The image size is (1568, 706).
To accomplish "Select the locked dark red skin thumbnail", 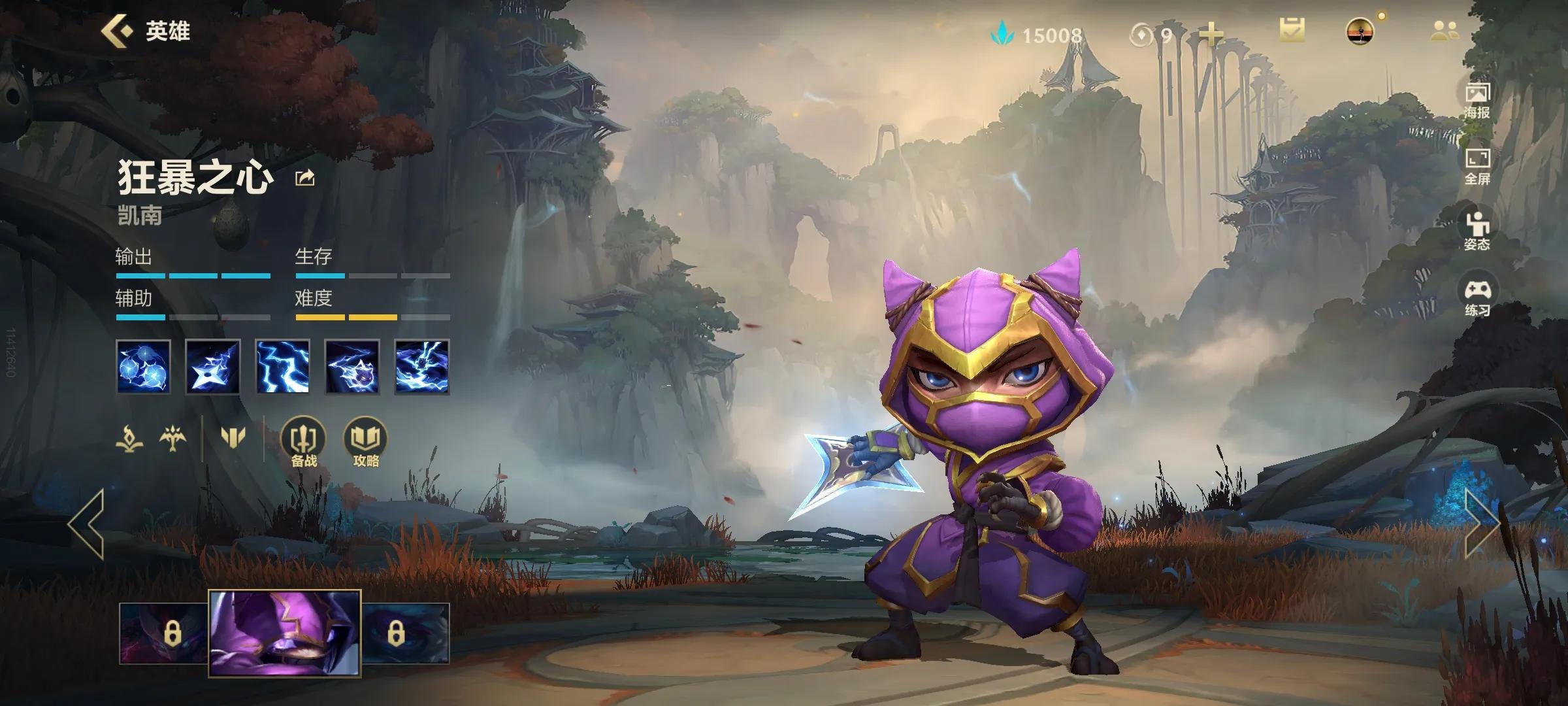I will (165, 633).
